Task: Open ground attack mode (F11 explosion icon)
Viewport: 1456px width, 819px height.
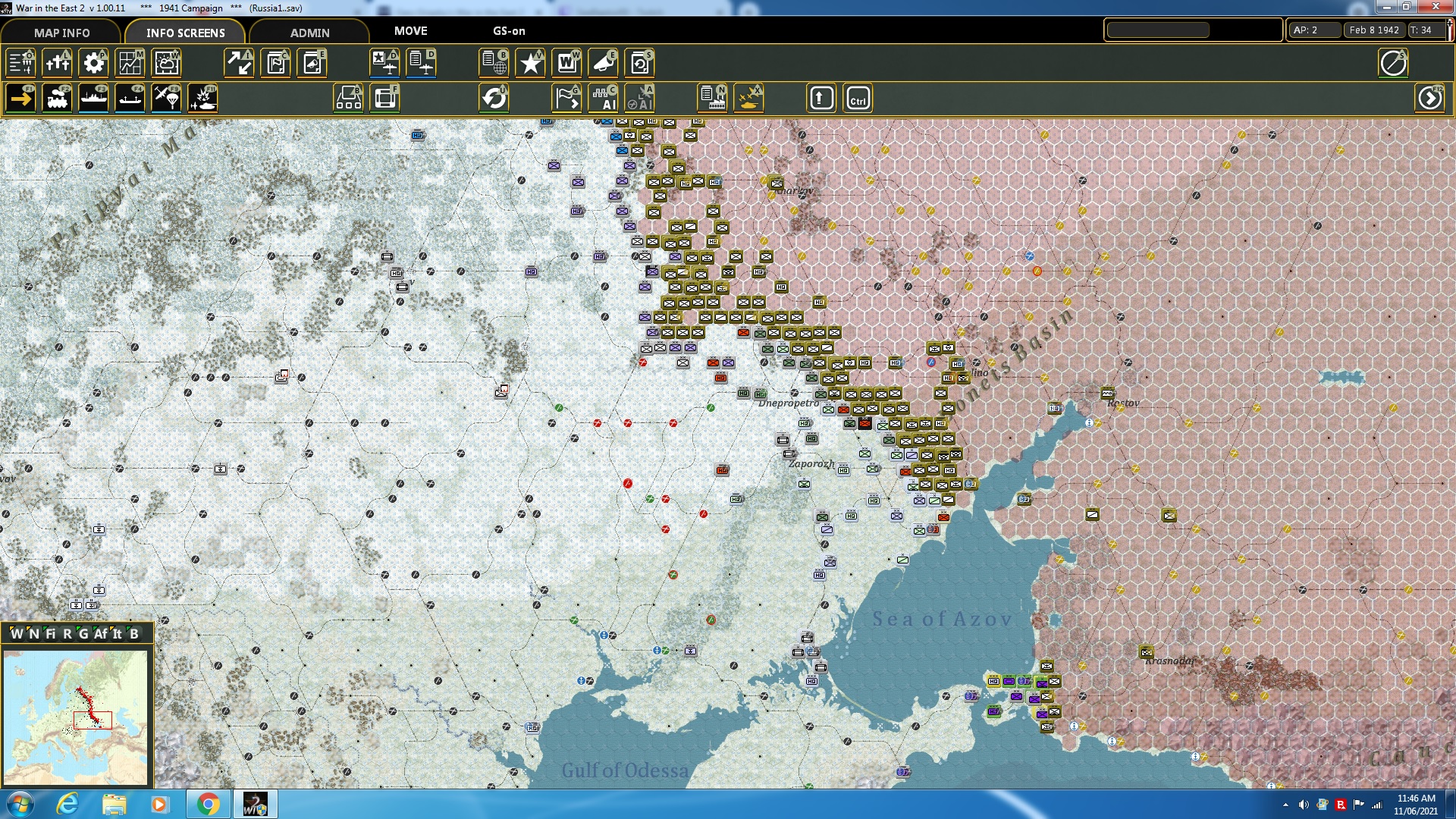Action: (x=203, y=98)
